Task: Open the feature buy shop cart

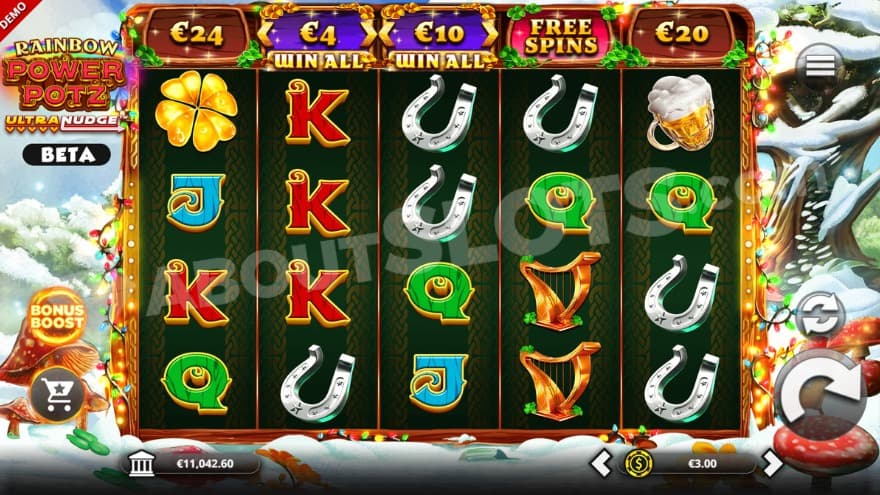Action: [55, 394]
